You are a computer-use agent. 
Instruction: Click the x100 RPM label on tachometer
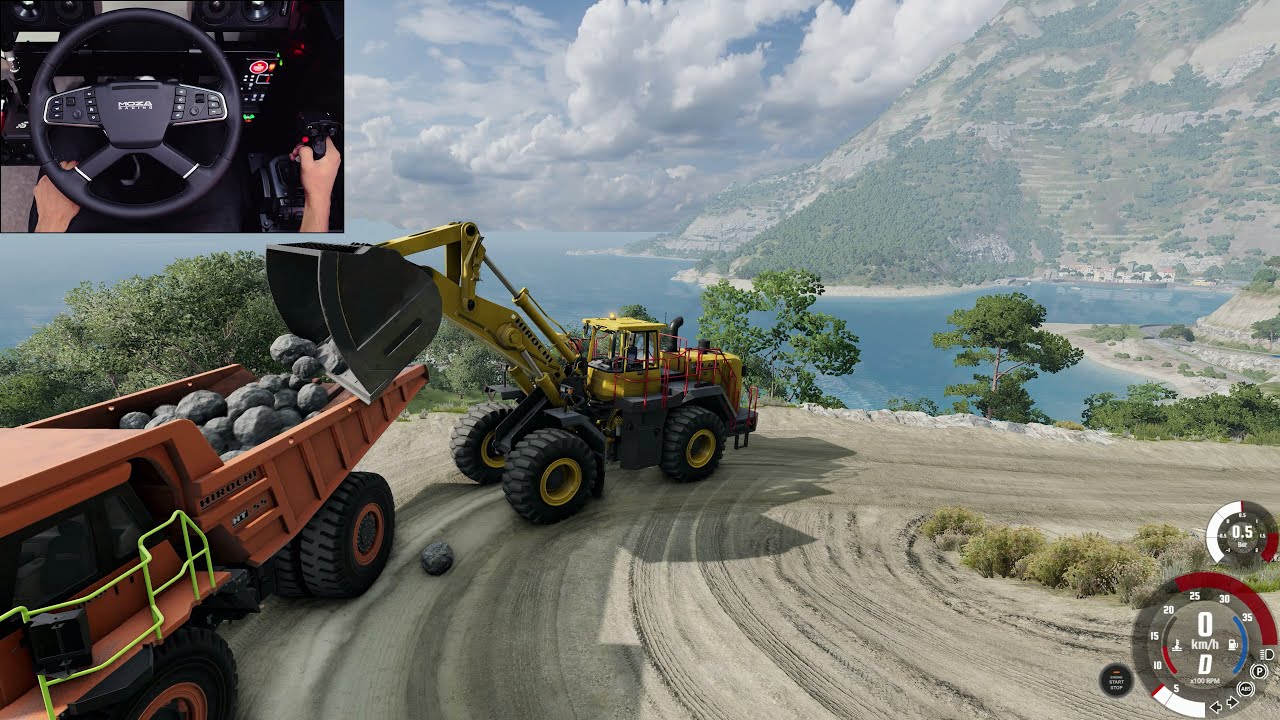tap(1204, 680)
